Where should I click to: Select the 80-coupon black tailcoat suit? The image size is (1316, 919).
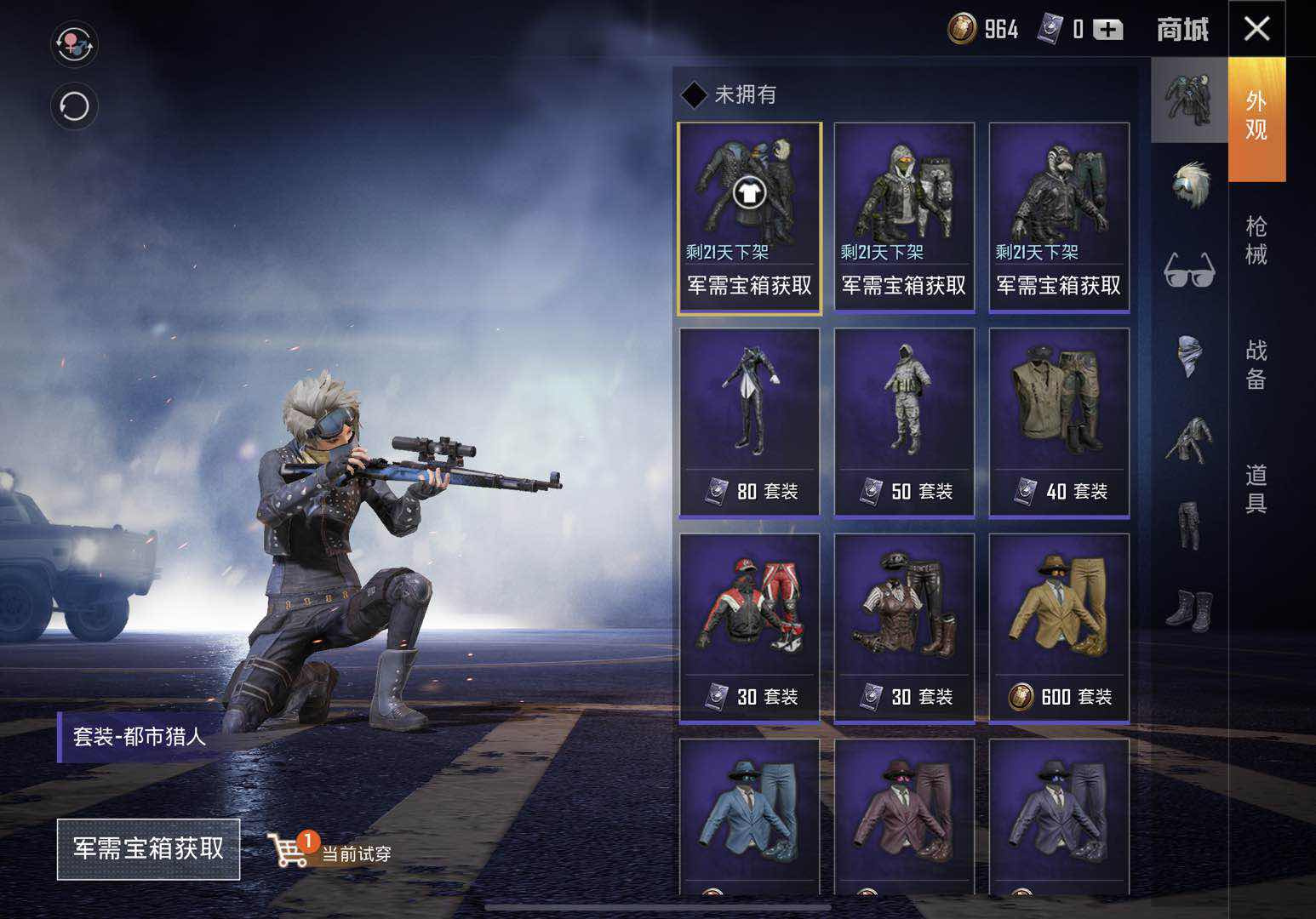pyautogui.click(x=749, y=422)
